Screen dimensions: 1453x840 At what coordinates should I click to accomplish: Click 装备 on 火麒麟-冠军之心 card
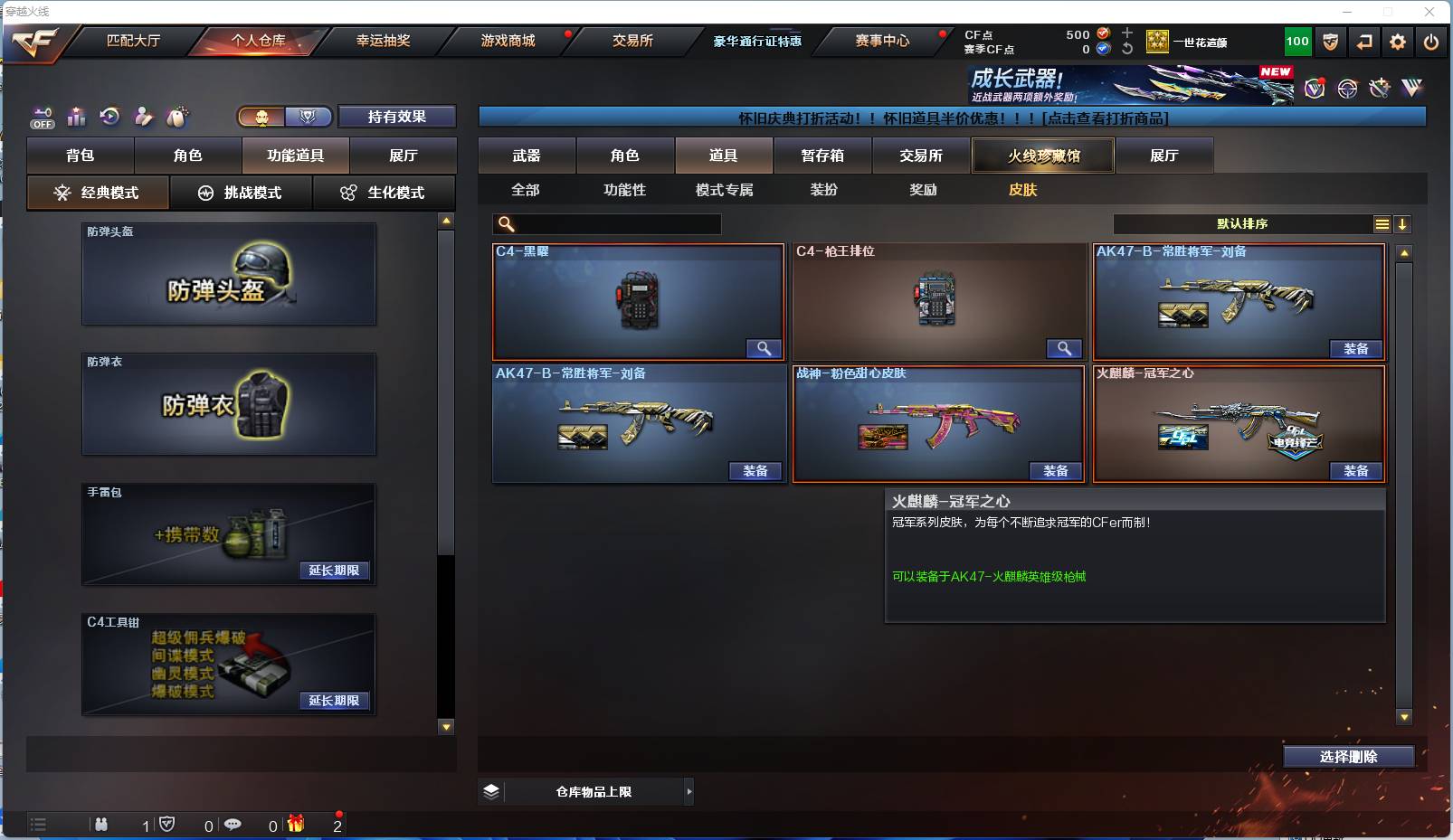(1355, 471)
